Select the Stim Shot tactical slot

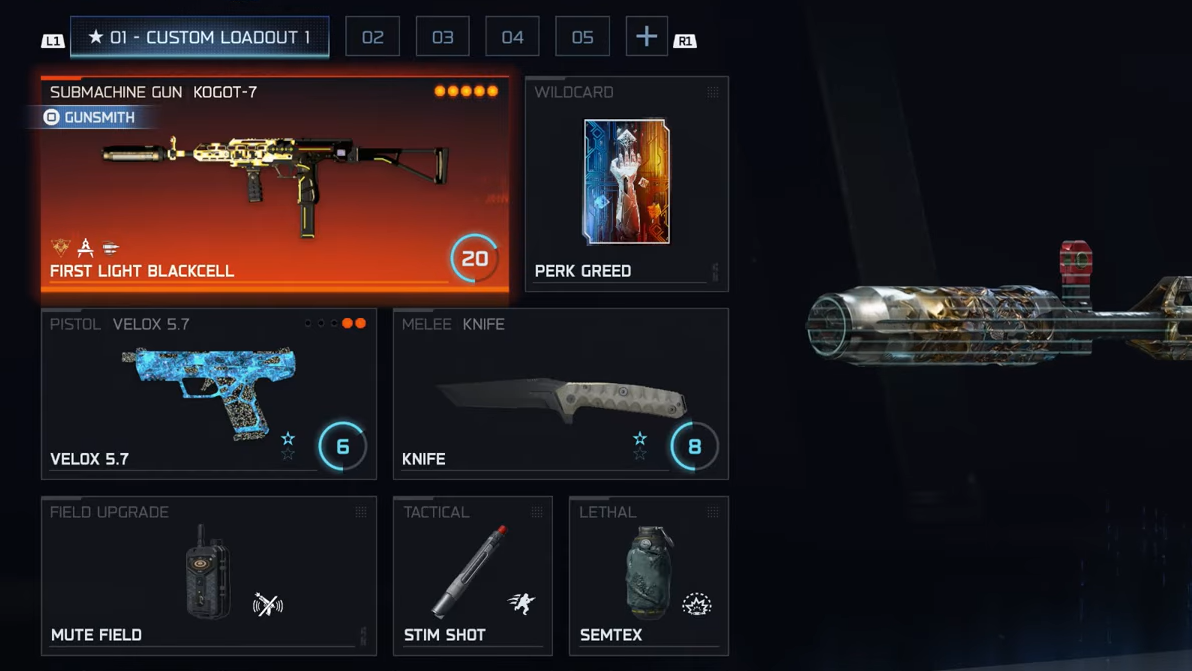(472, 576)
